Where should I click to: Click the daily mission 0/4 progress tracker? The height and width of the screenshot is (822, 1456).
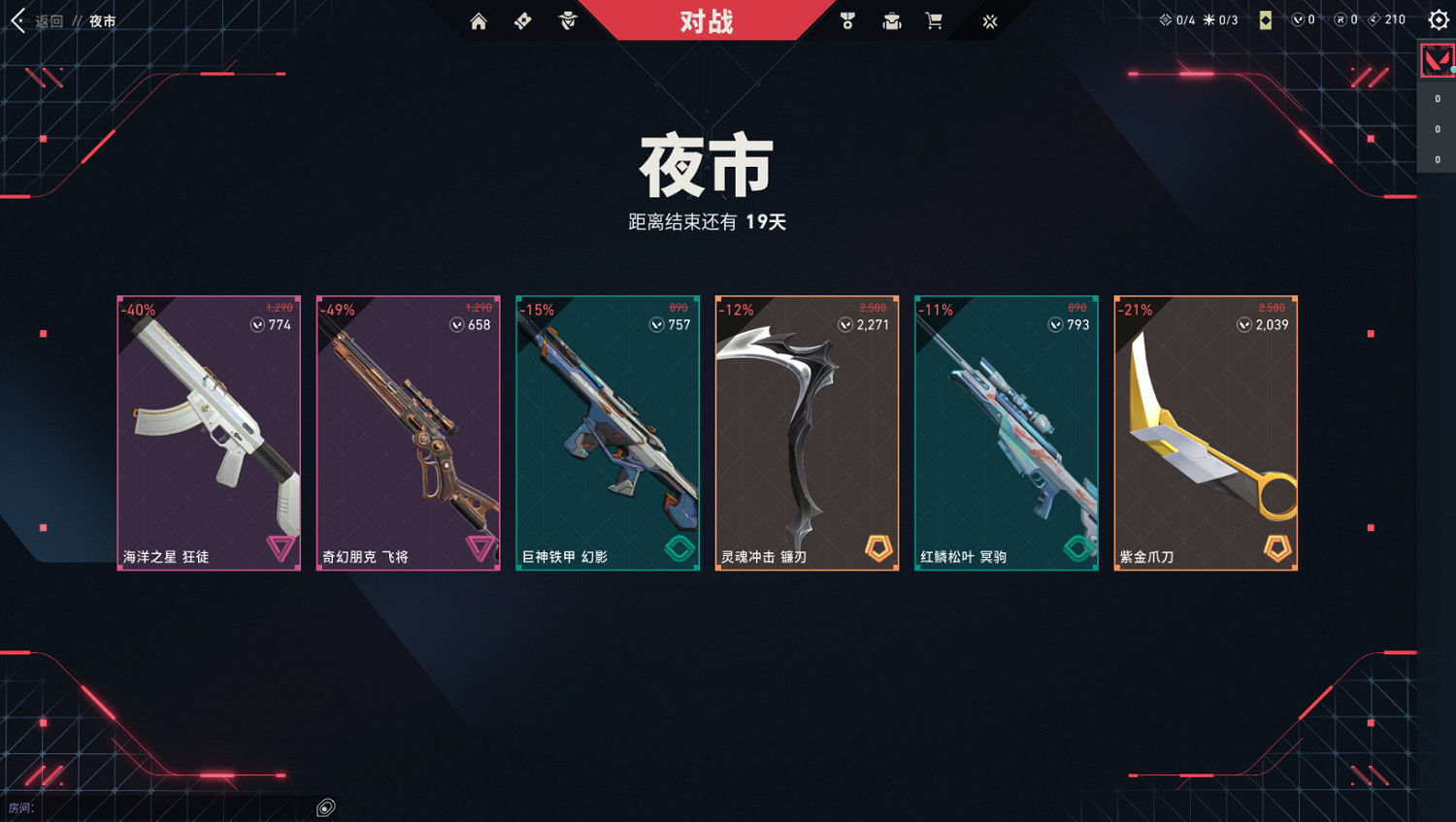[x=1177, y=17]
